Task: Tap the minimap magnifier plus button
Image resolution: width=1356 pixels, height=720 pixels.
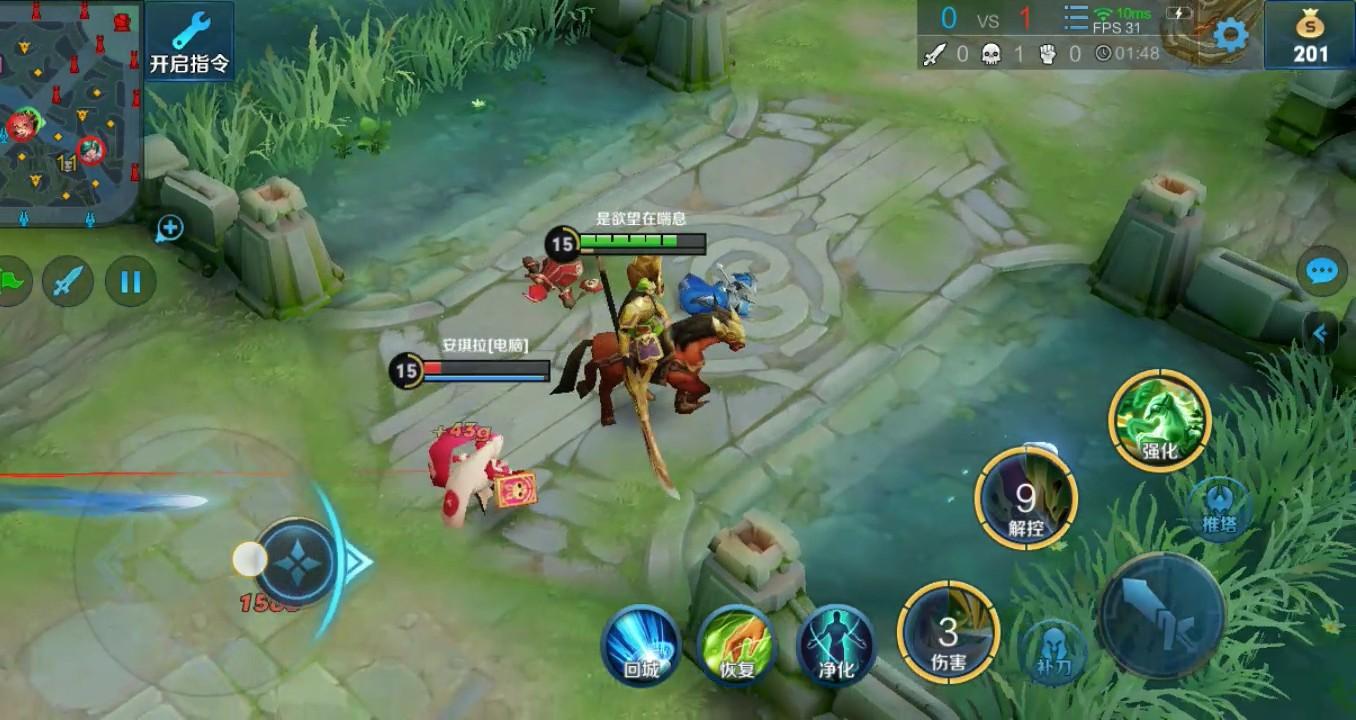Action: 169,229
